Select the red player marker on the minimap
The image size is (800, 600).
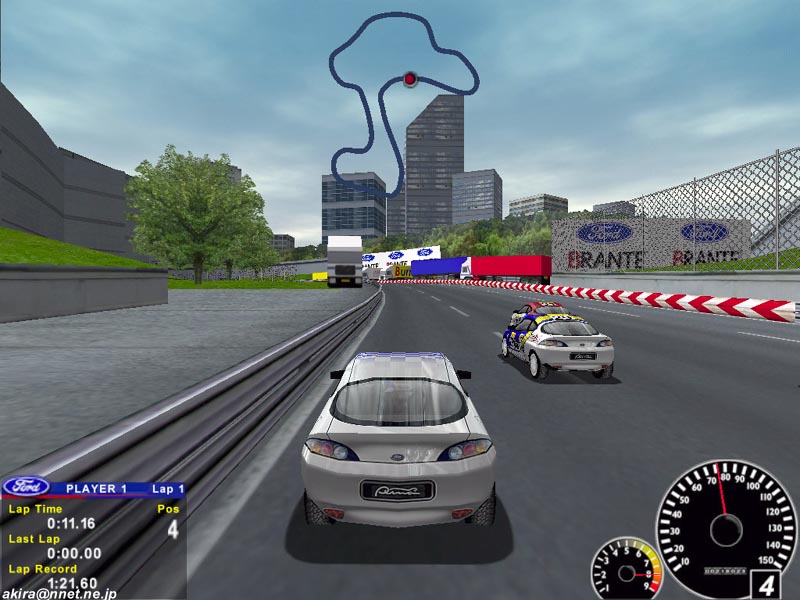coord(409,78)
